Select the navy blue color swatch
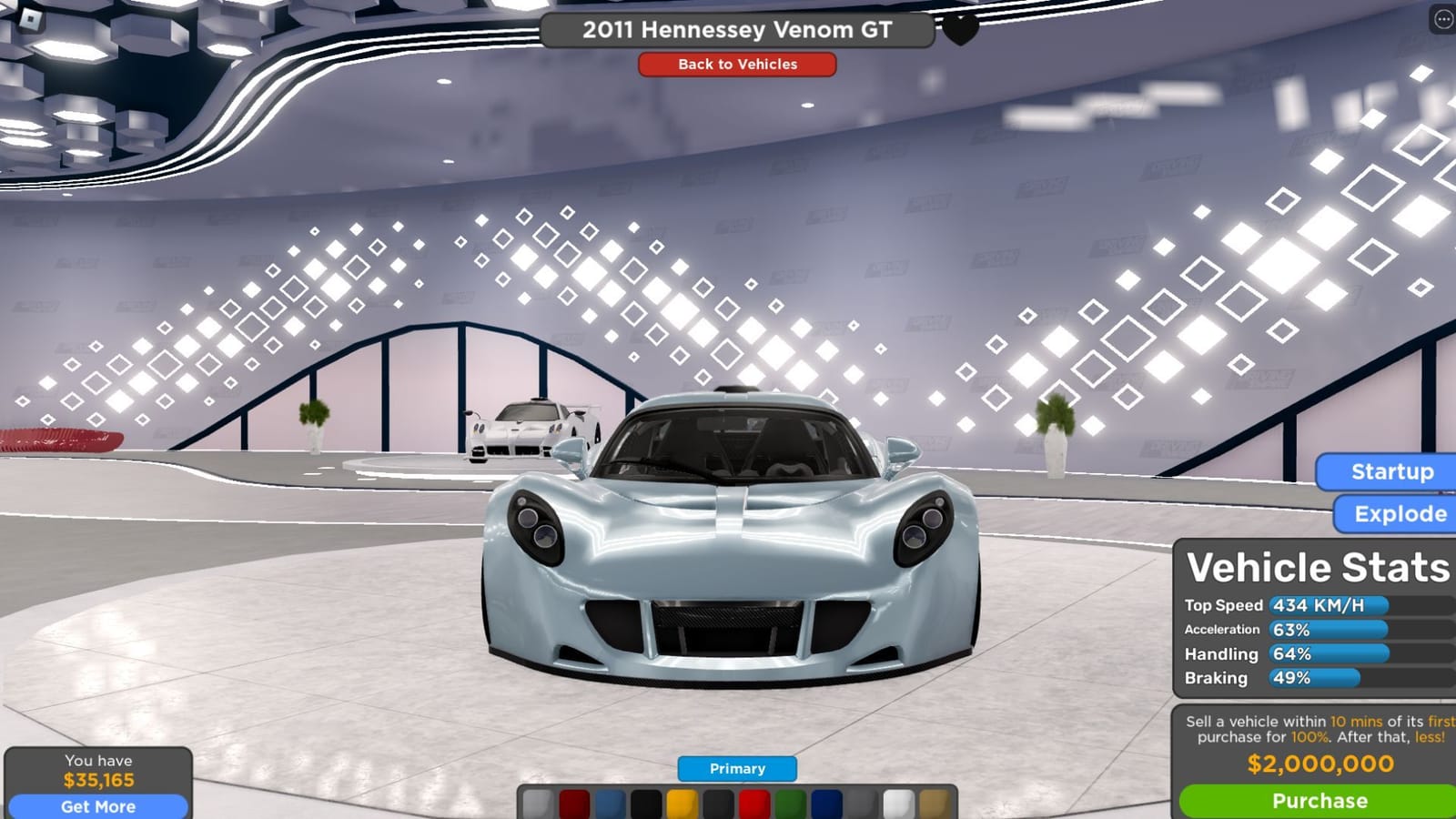 pos(826,803)
